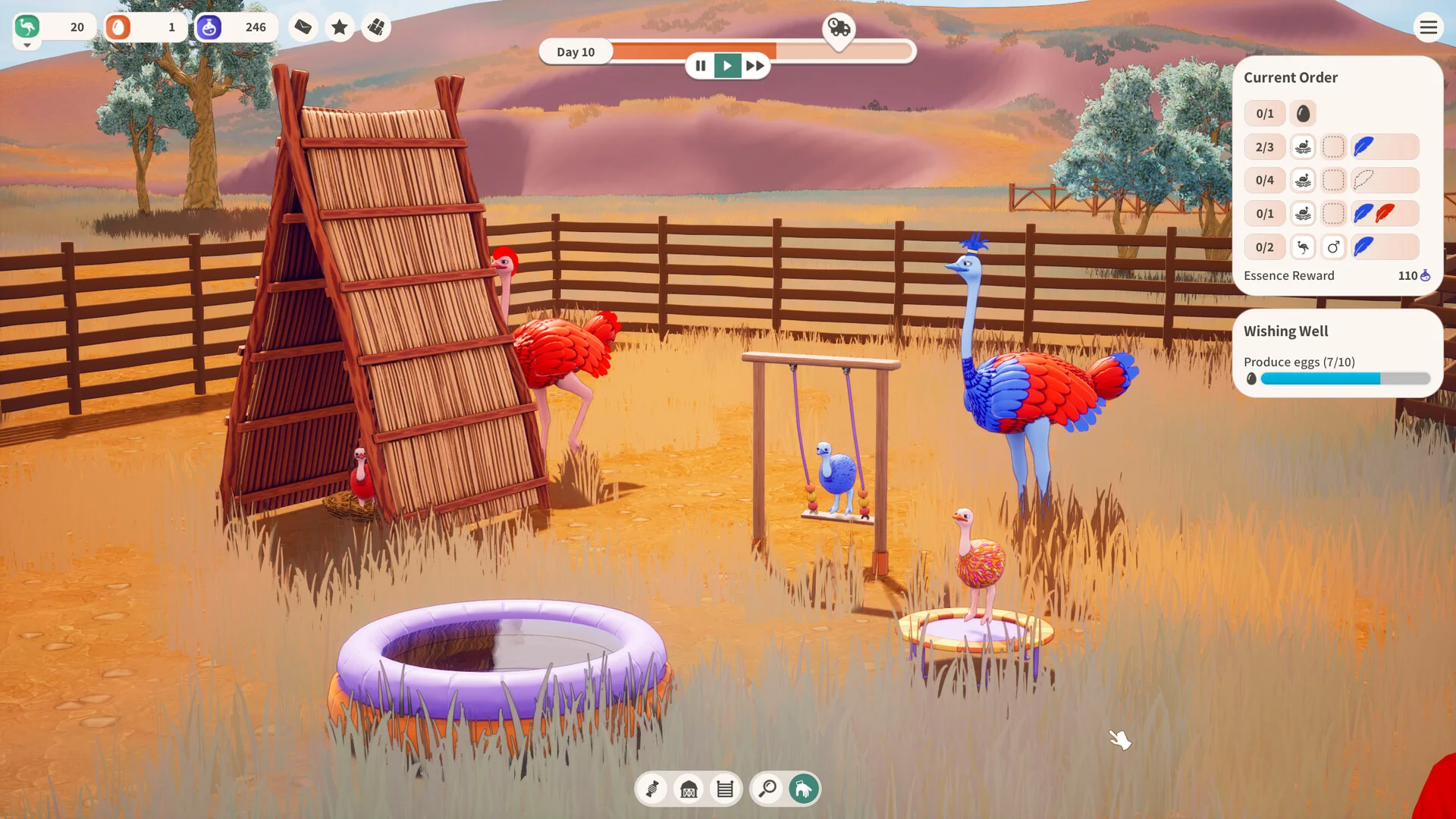Open the mail envelope icon

(303, 27)
